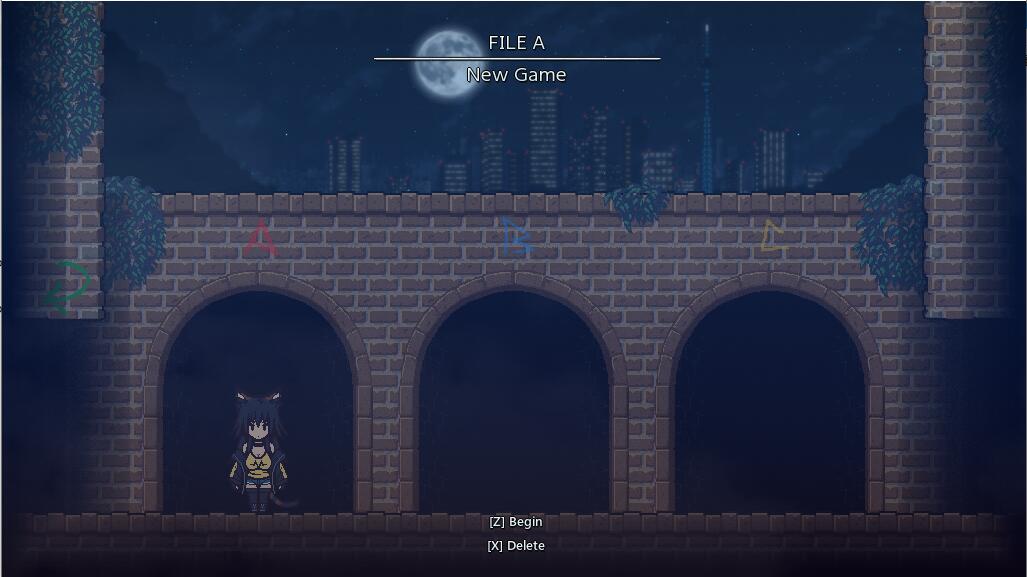Choose the blue letter B save file
Image resolution: width=1027 pixels, height=577 pixels.
pyautogui.click(x=516, y=237)
